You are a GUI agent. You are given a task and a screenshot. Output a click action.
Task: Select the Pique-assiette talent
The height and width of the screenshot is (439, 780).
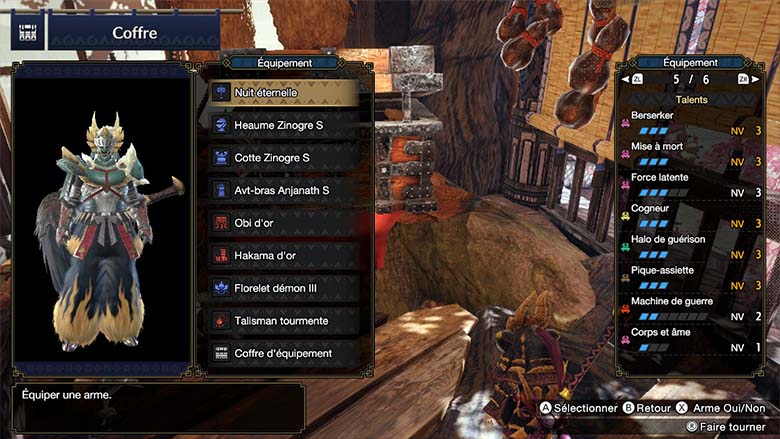point(690,278)
